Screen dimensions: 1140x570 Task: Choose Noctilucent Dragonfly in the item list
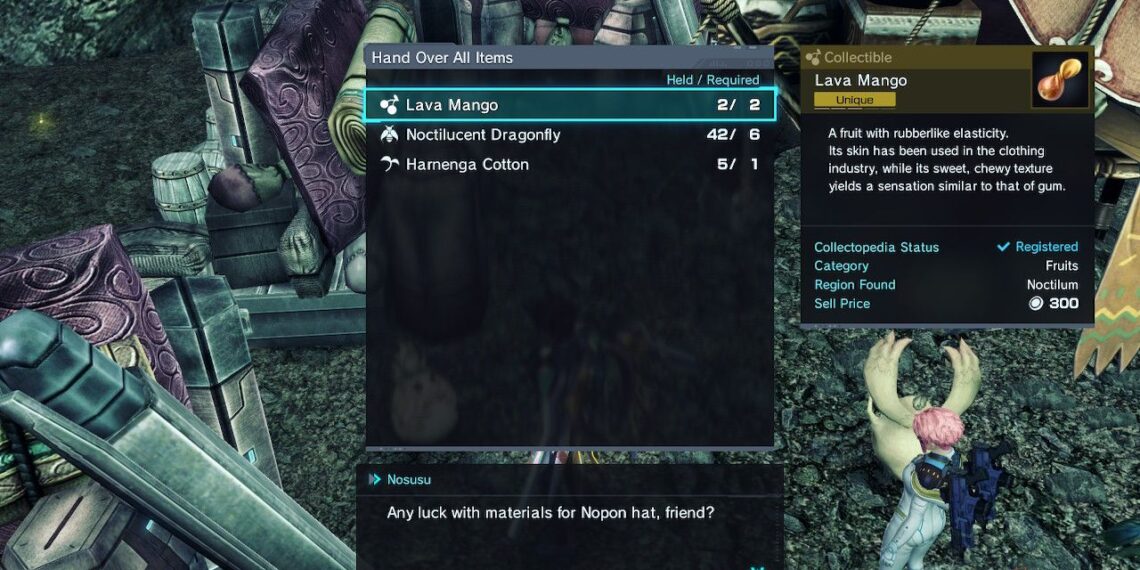point(568,135)
